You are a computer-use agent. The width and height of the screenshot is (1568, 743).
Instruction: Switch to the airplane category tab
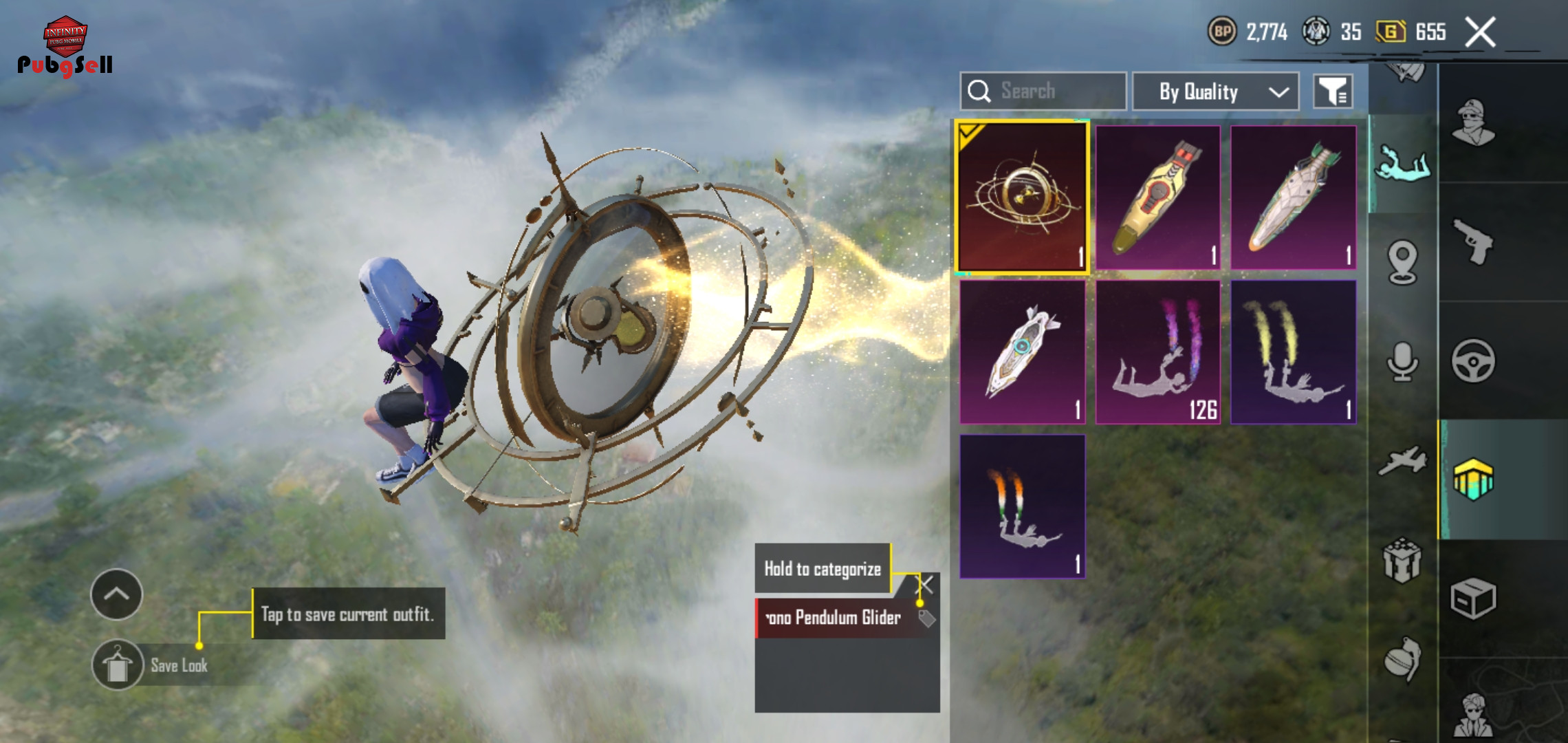pyautogui.click(x=1402, y=461)
